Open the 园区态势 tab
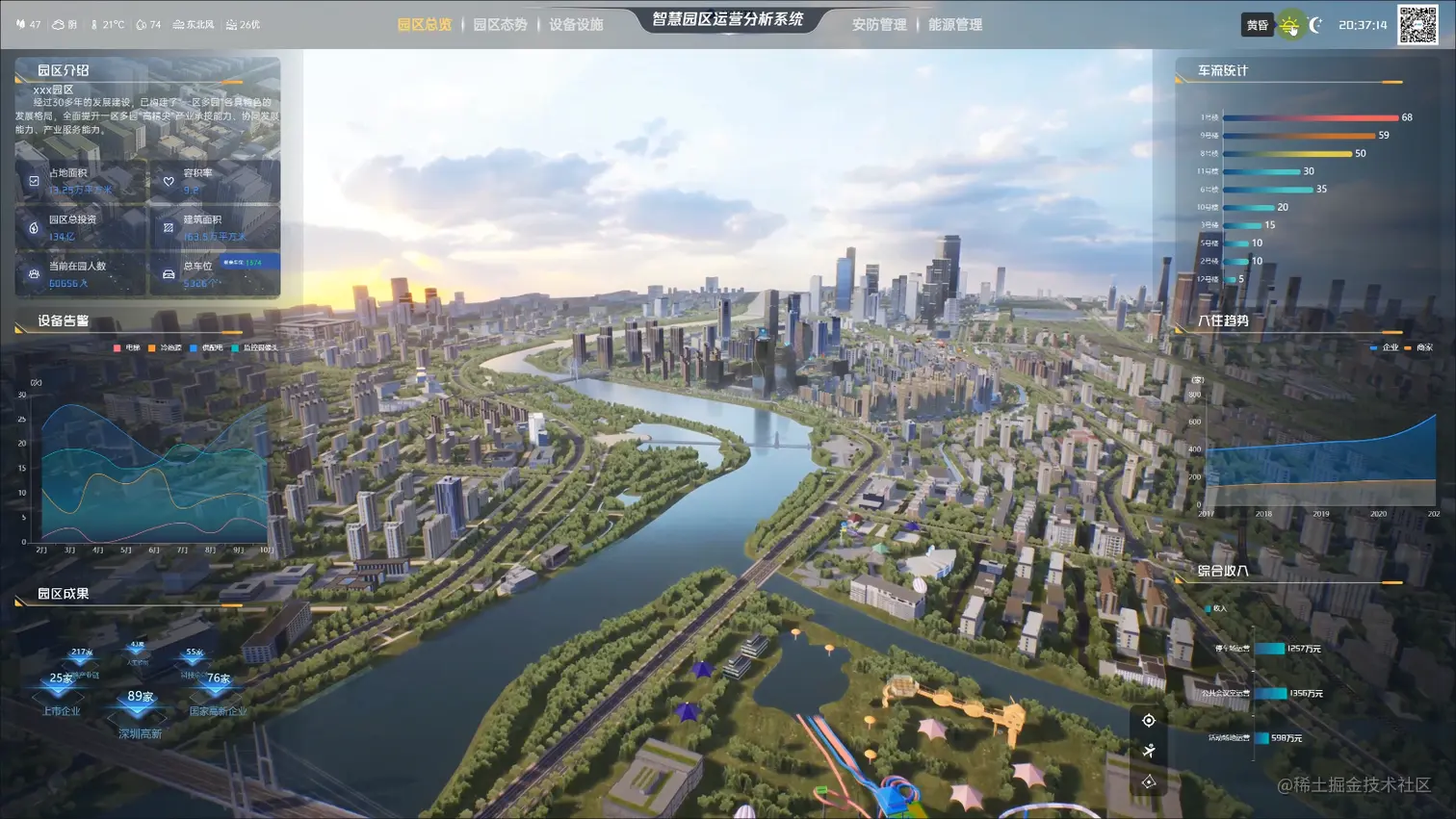The width and height of the screenshot is (1456, 819). pyautogui.click(x=500, y=25)
